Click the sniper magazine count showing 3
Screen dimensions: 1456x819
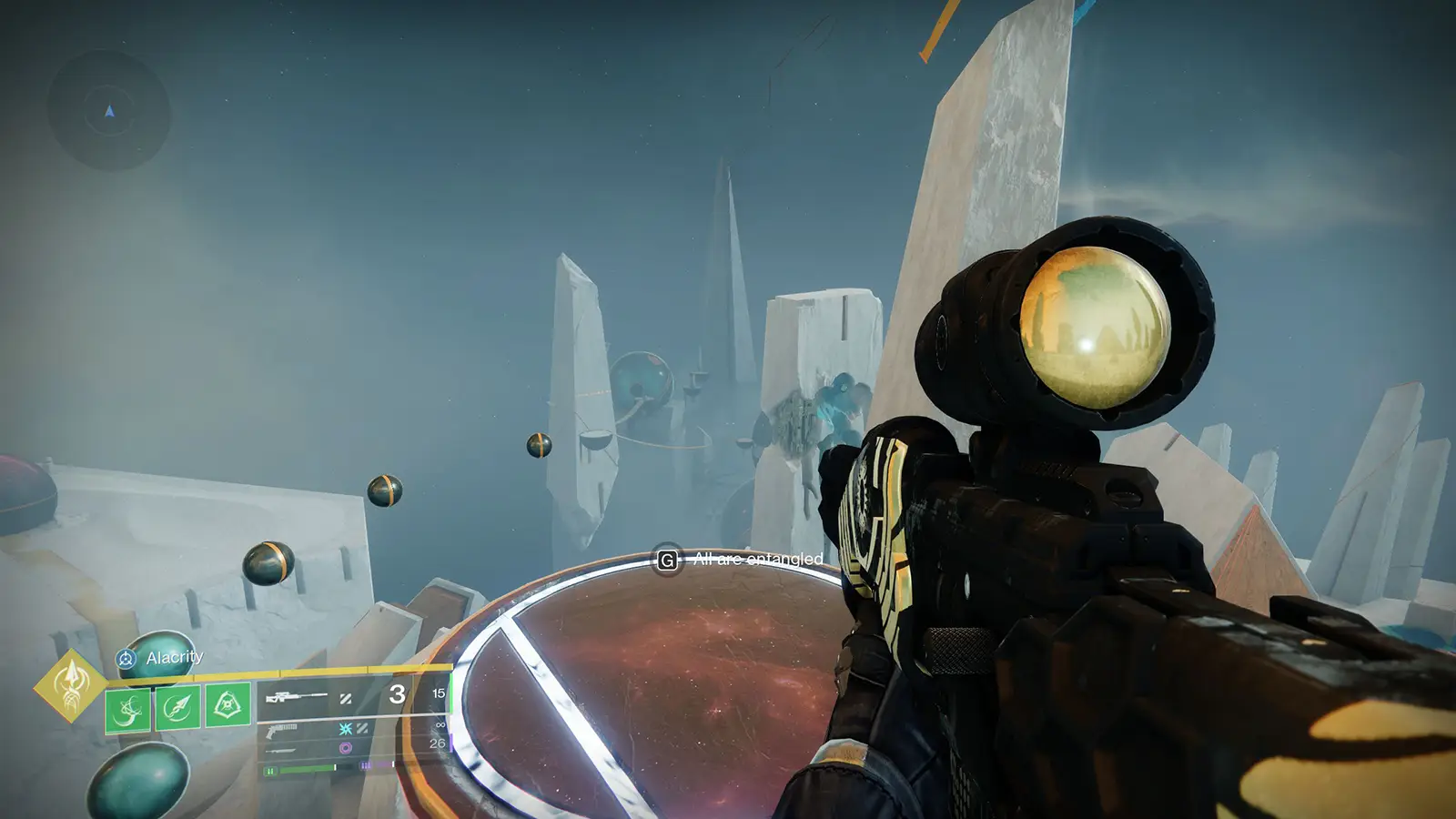coord(398,696)
